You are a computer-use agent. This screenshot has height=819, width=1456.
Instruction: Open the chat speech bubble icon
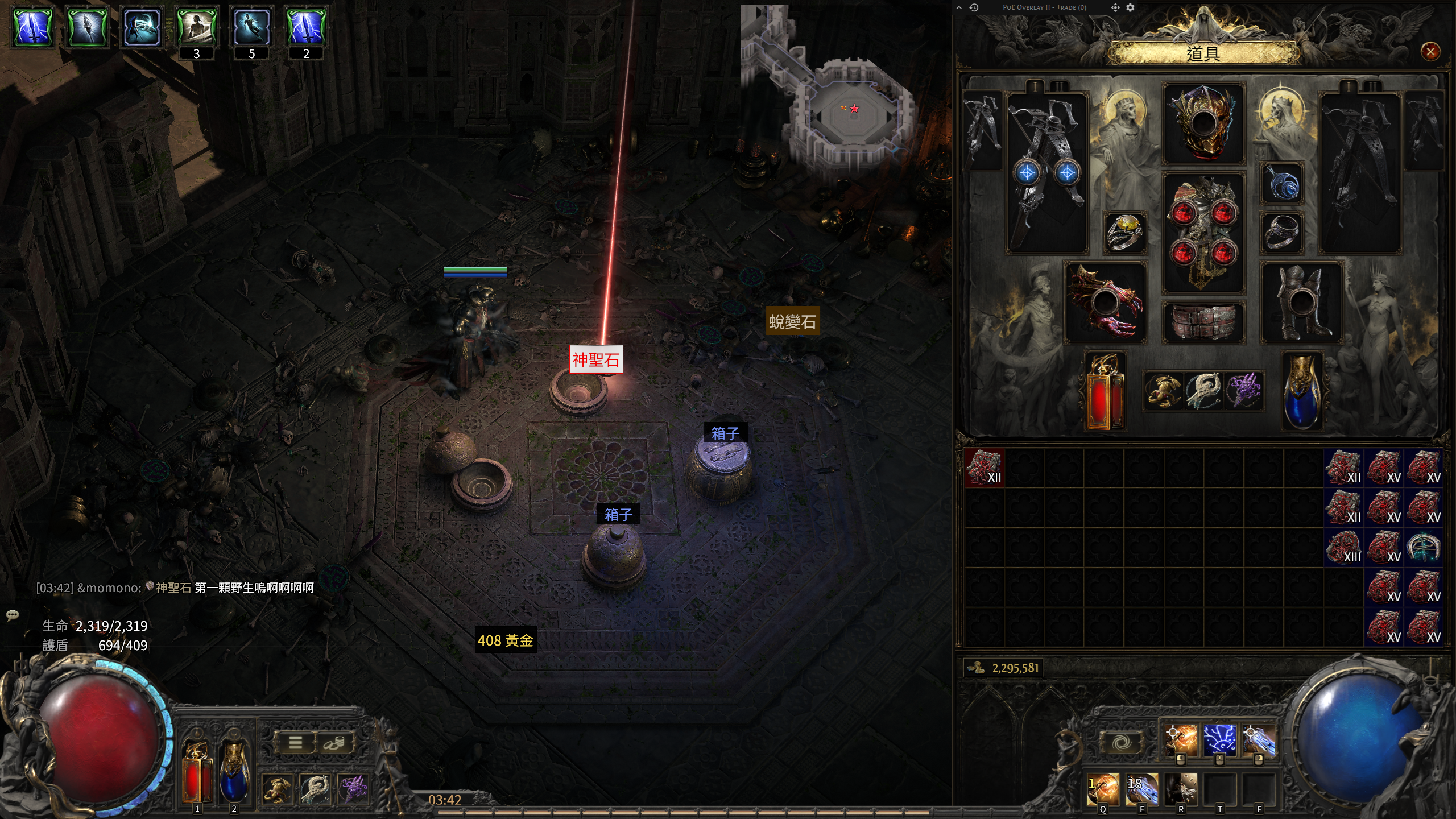(x=13, y=615)
